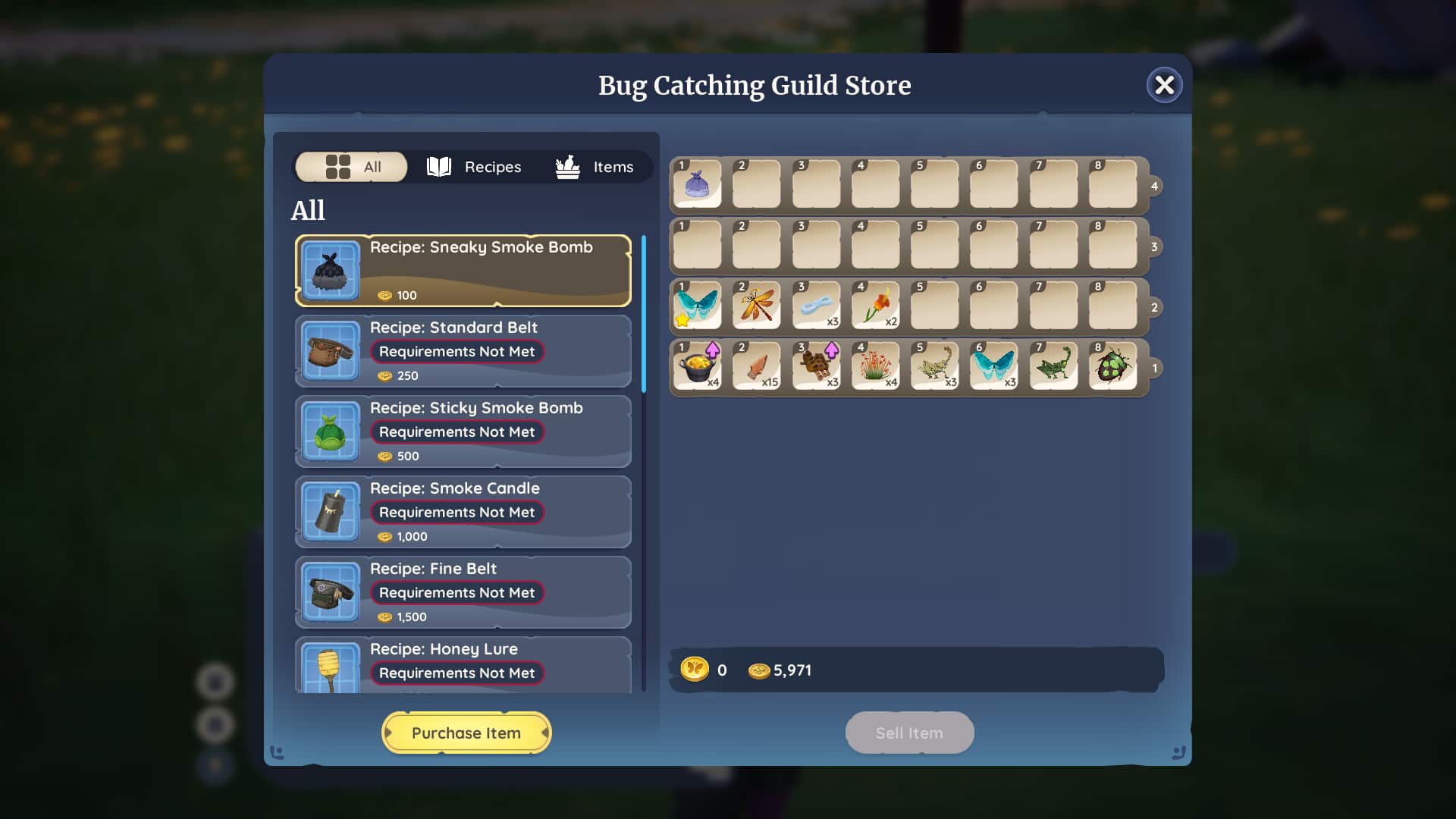Select the blue sack in the top row
The image size is (1456, 819).
tap(697, 184)
